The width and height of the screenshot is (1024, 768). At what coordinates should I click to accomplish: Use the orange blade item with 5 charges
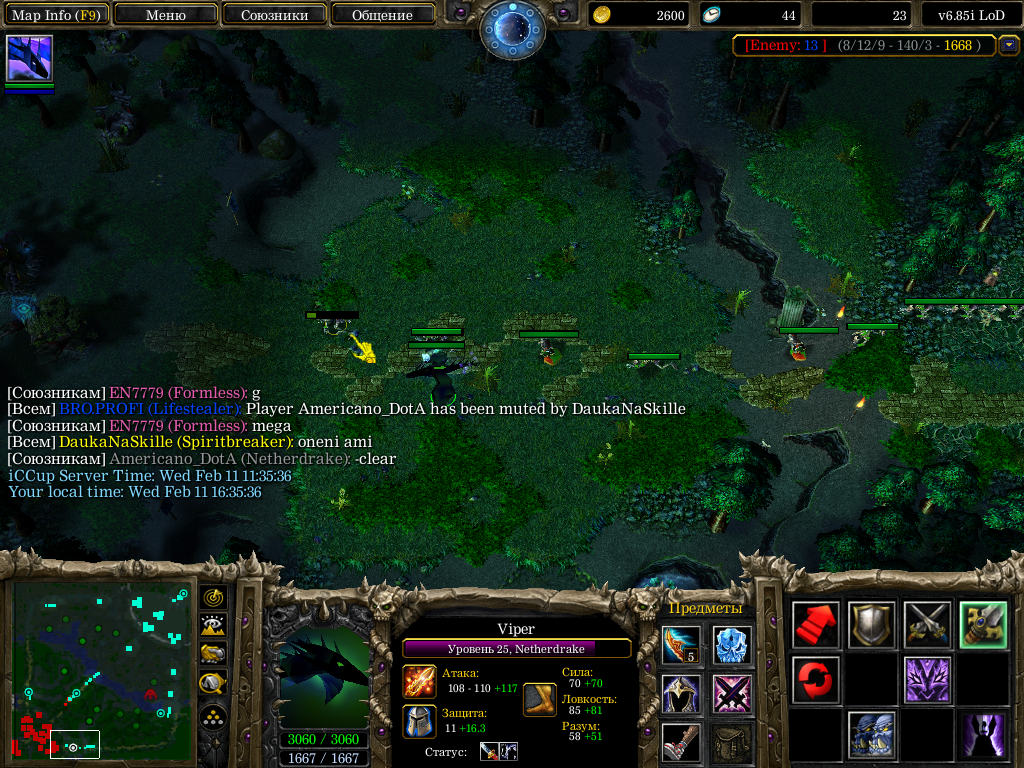[681, 645]
